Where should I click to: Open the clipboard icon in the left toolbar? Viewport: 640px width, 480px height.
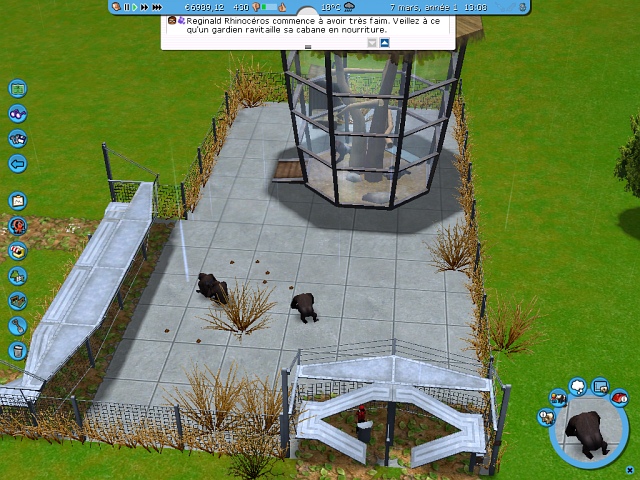click(x=17, y=201)
